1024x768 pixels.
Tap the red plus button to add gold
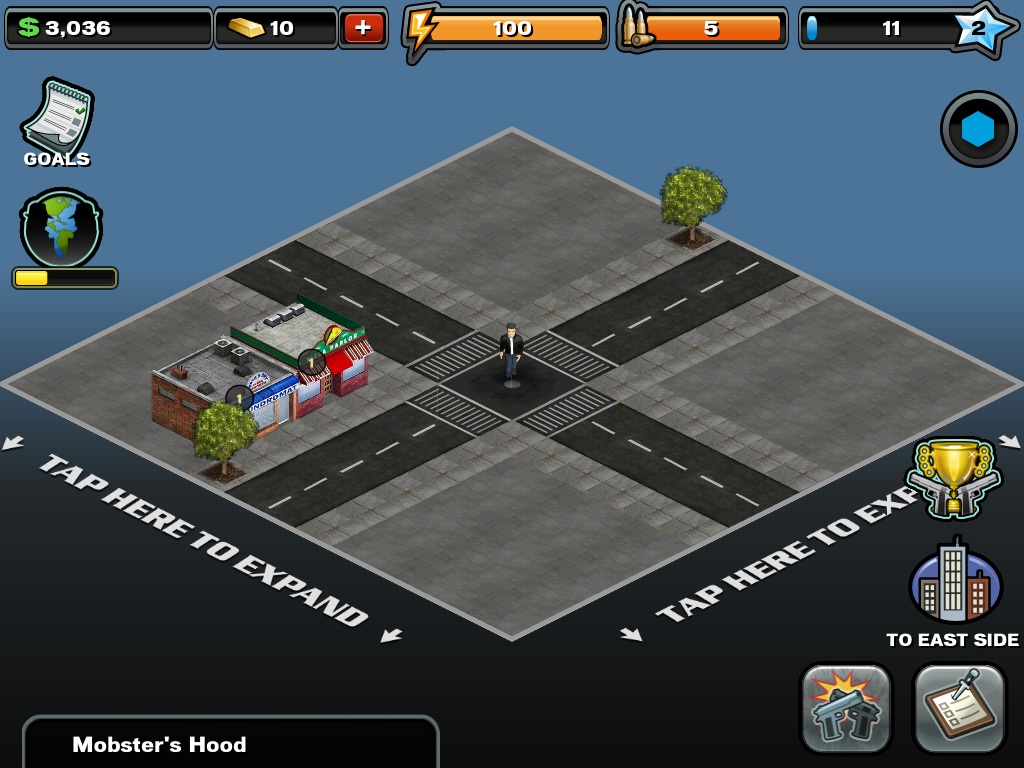point(363,28)
